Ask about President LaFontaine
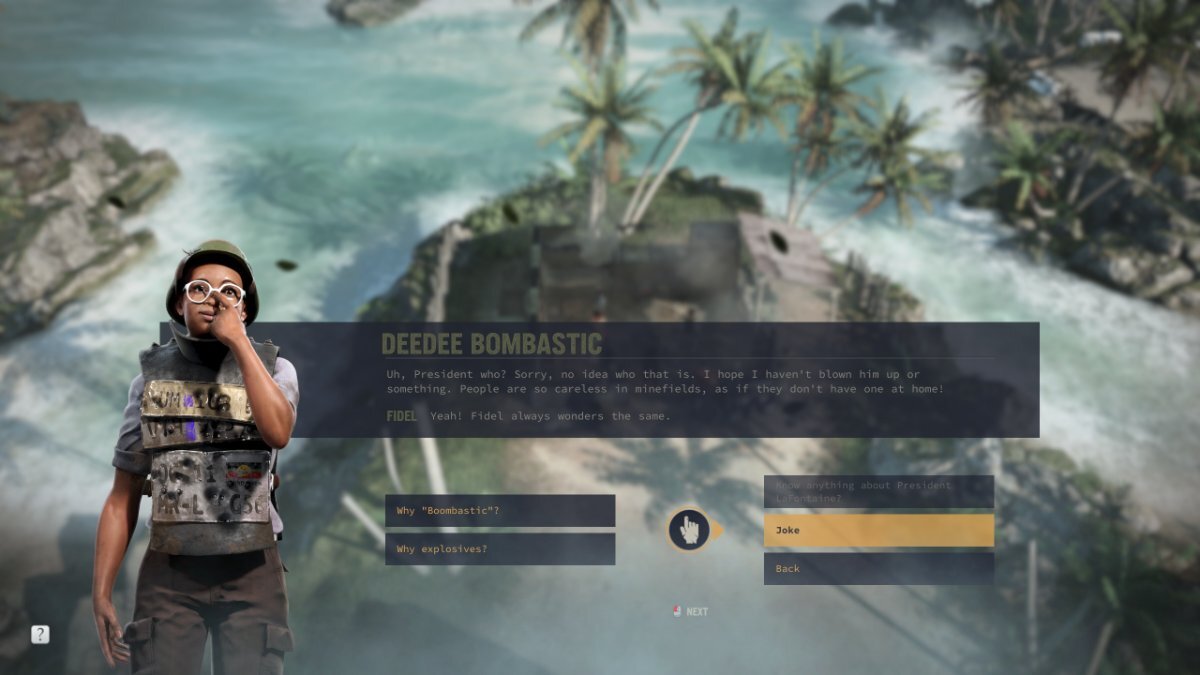The height and width of the screenshot is (675, 1200). pos(878,491)
